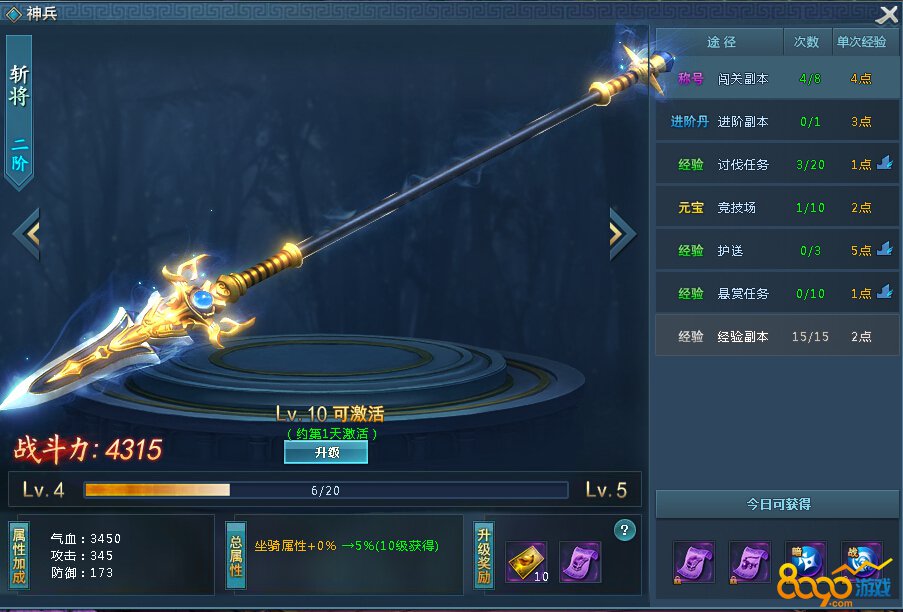Show the previous weapon with the left arrow
903x612 pixels.
(x=26, y=233)
